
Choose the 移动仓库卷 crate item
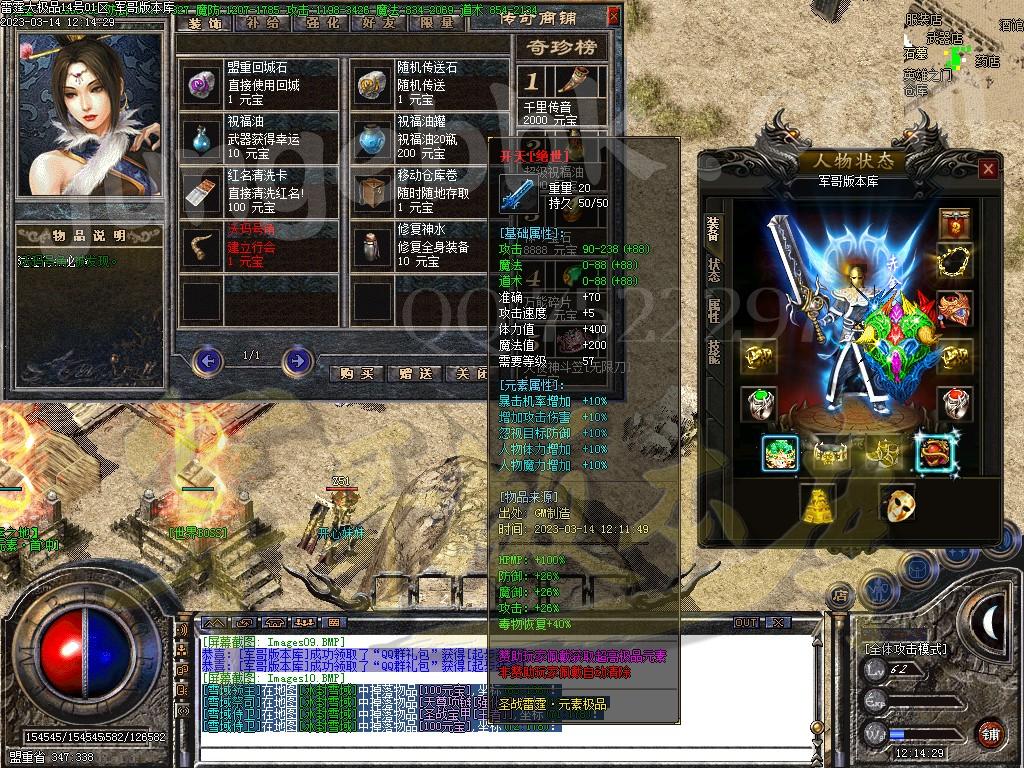(373, 190)
